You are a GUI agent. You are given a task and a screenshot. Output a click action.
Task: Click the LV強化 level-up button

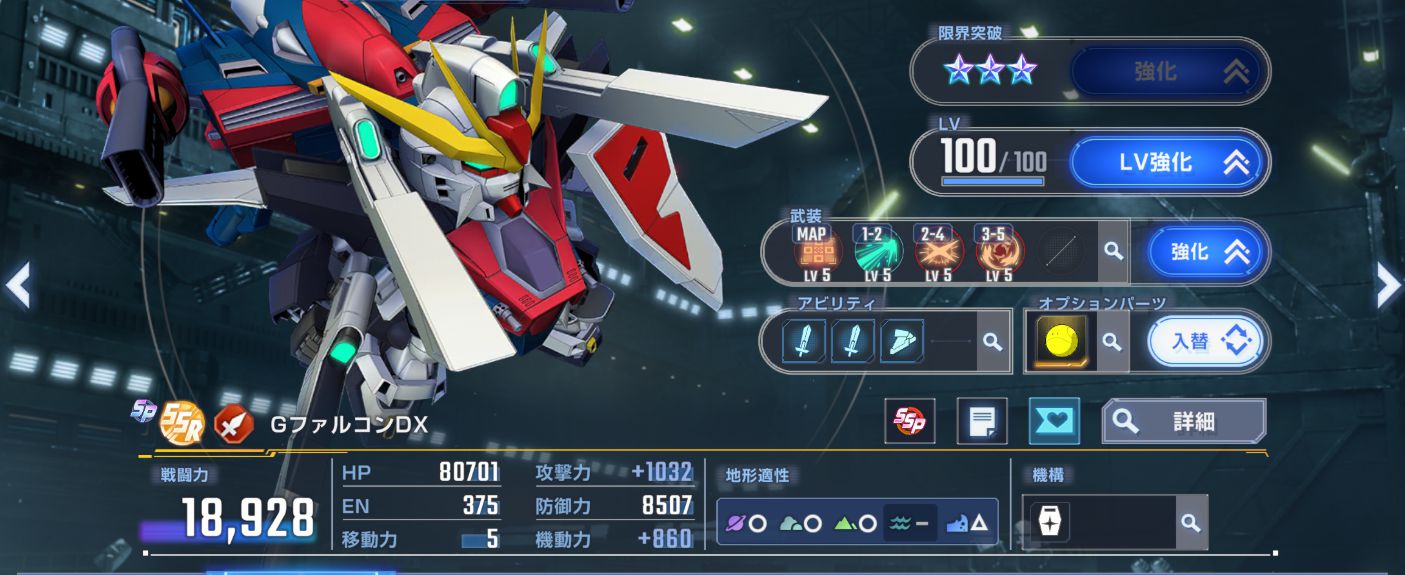tap(1169, 162)
